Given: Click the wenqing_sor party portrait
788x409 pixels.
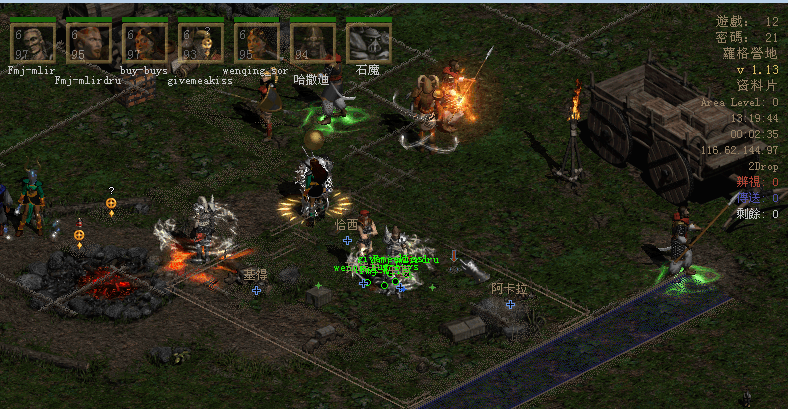Looking at the screenshot, I should (x=256, y=43).
